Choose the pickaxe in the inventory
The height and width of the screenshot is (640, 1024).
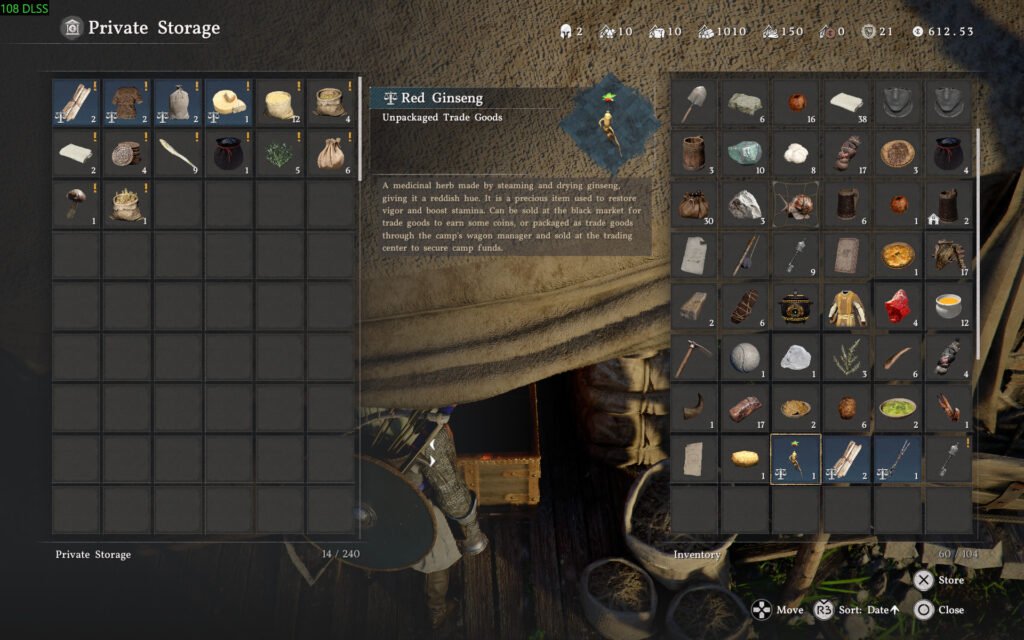[694, 357]
